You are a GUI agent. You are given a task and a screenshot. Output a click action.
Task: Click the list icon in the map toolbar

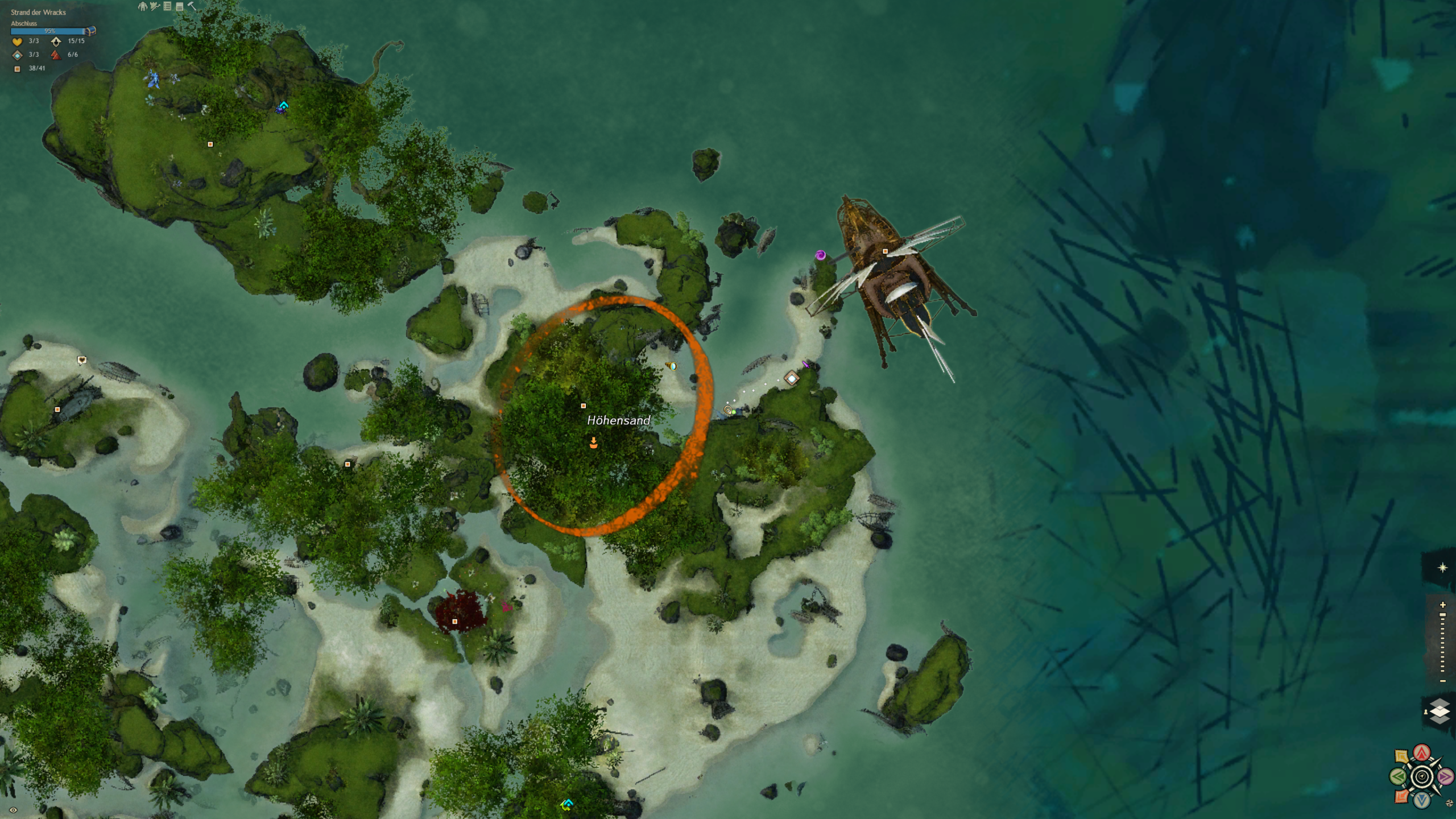[167, 6]
